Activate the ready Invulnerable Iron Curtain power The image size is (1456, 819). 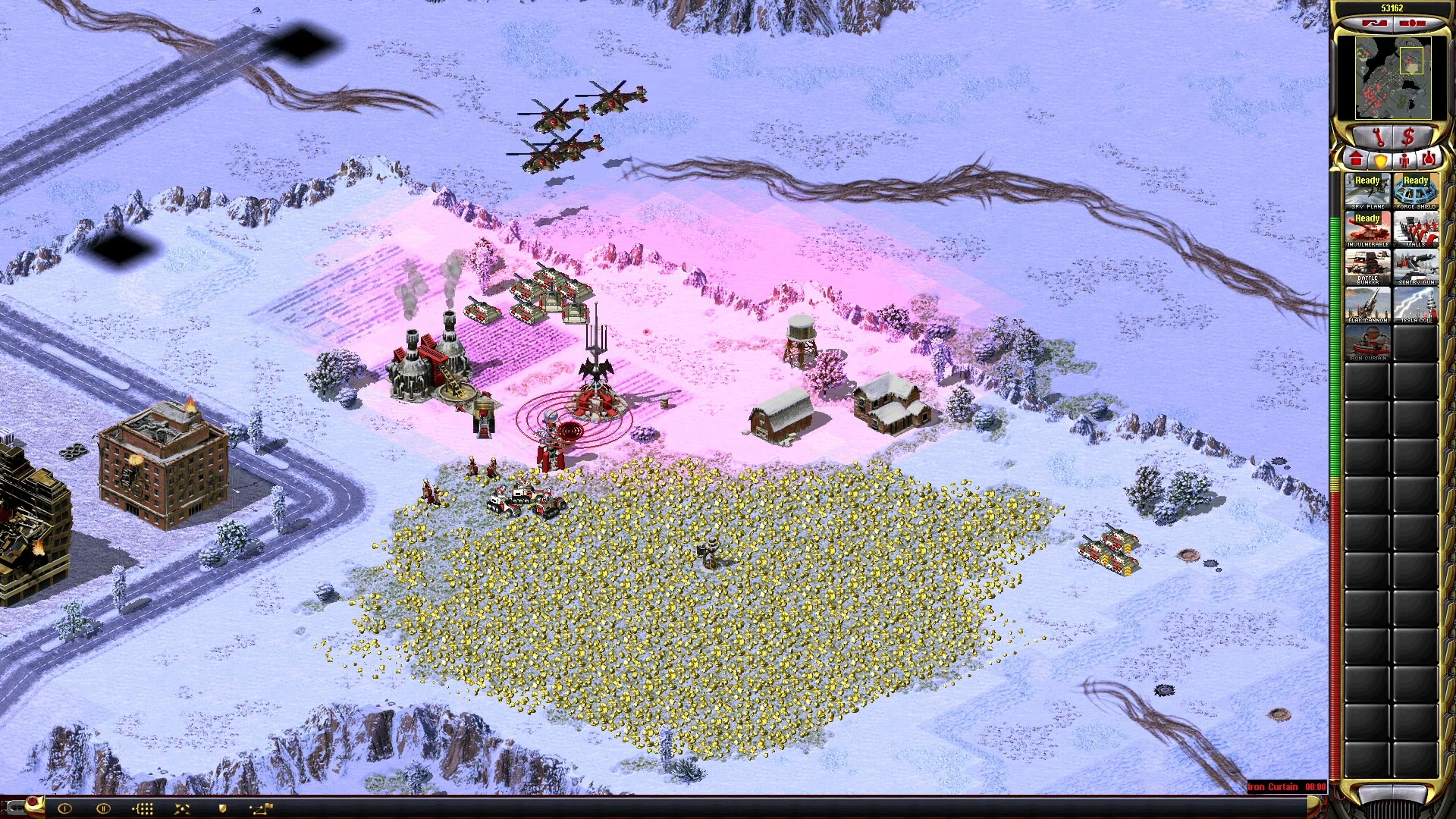tap(1367, 228)
